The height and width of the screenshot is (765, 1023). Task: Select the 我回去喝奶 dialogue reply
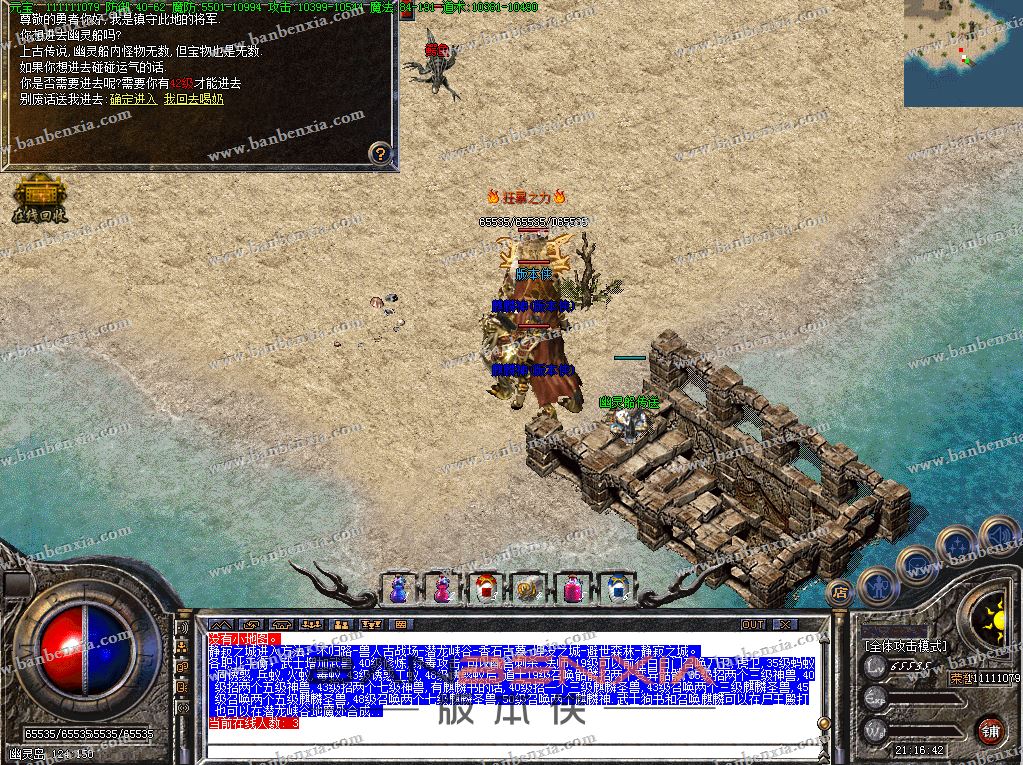(x=193, y=99)
